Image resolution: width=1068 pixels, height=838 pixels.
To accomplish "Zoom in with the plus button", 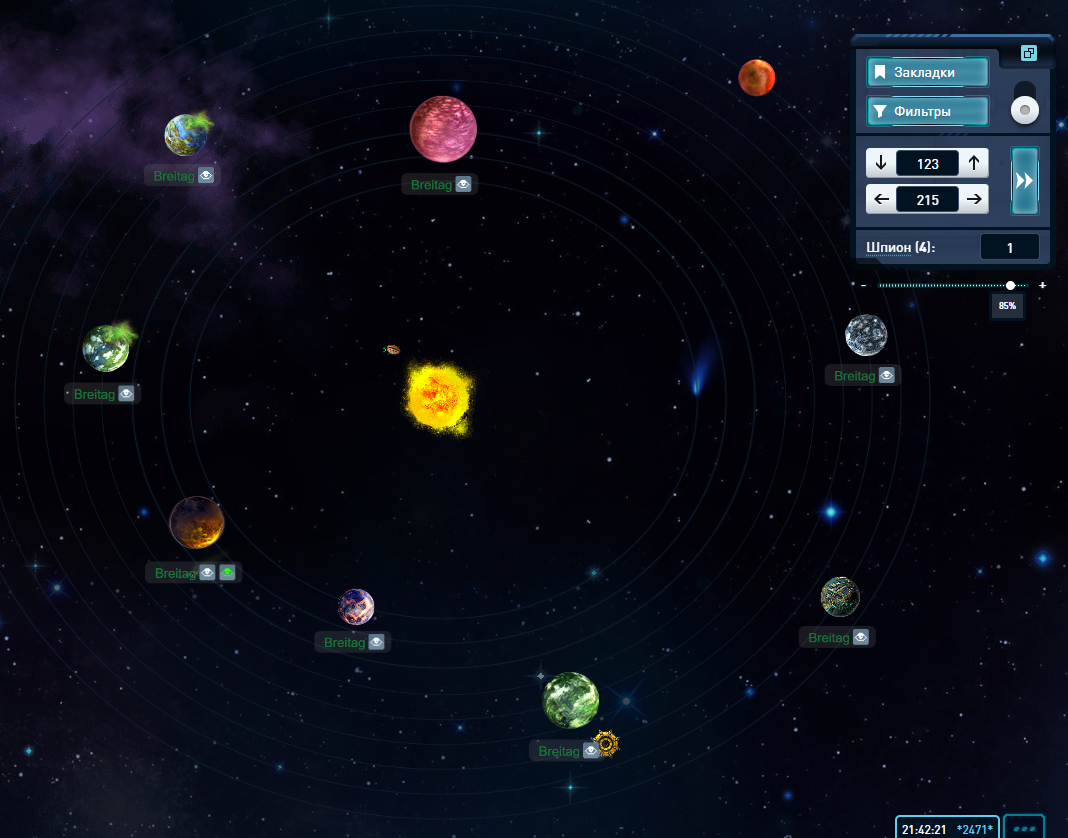I will pos(1043,285).
